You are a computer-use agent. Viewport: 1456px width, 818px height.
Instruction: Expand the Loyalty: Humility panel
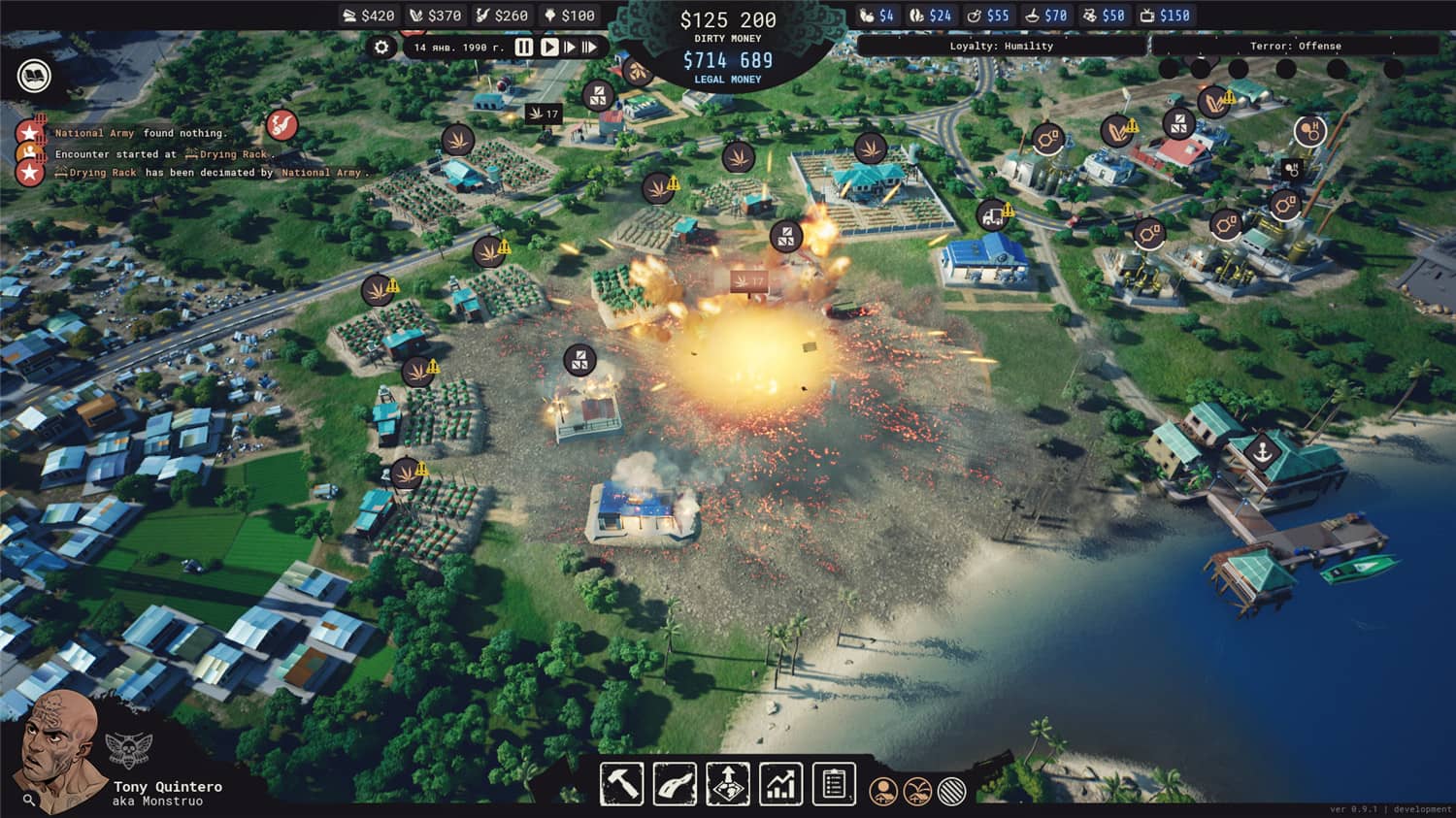[x=1003, y=46]
